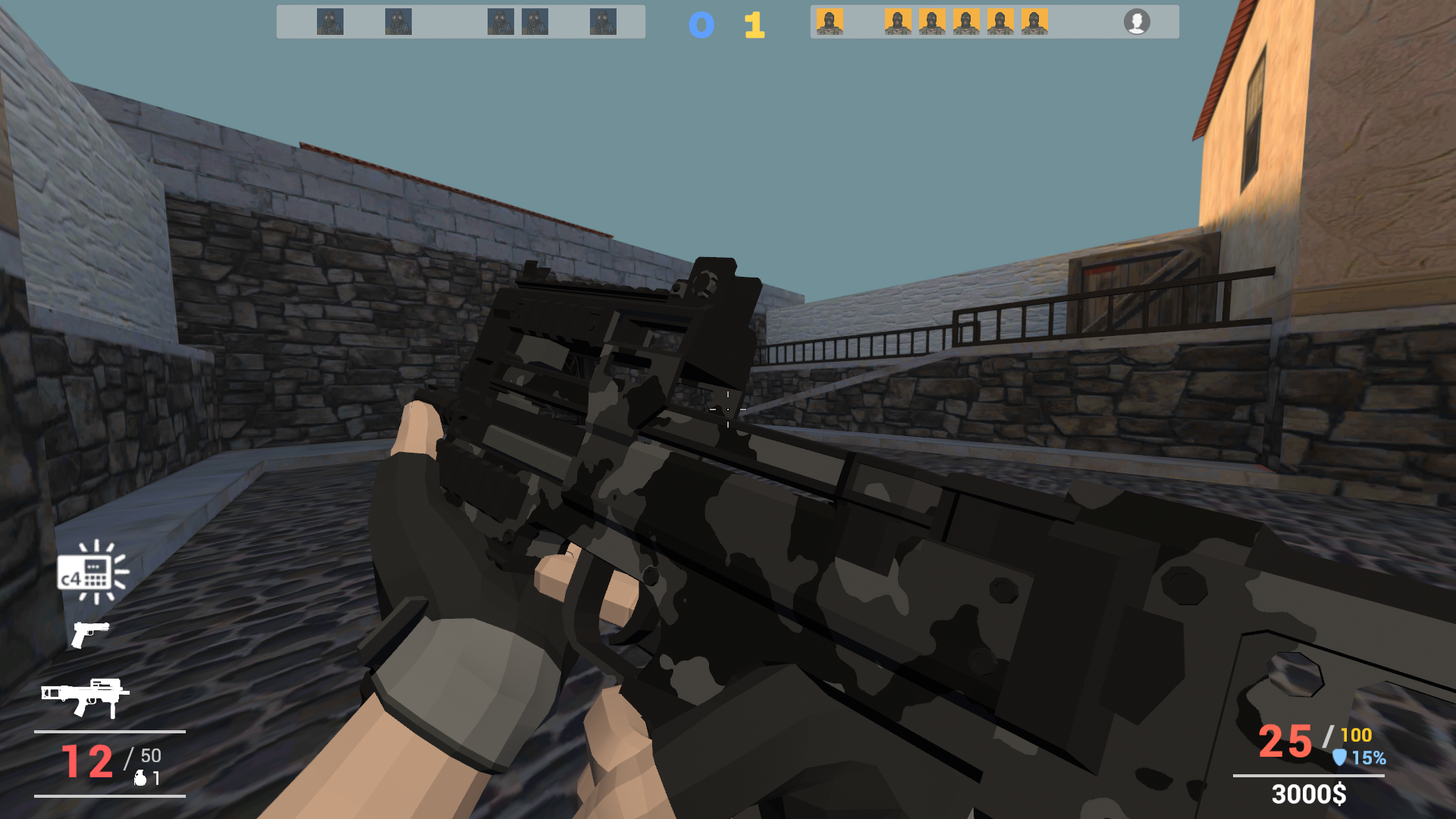Switch to the blue team score 0

coord(701,24)
